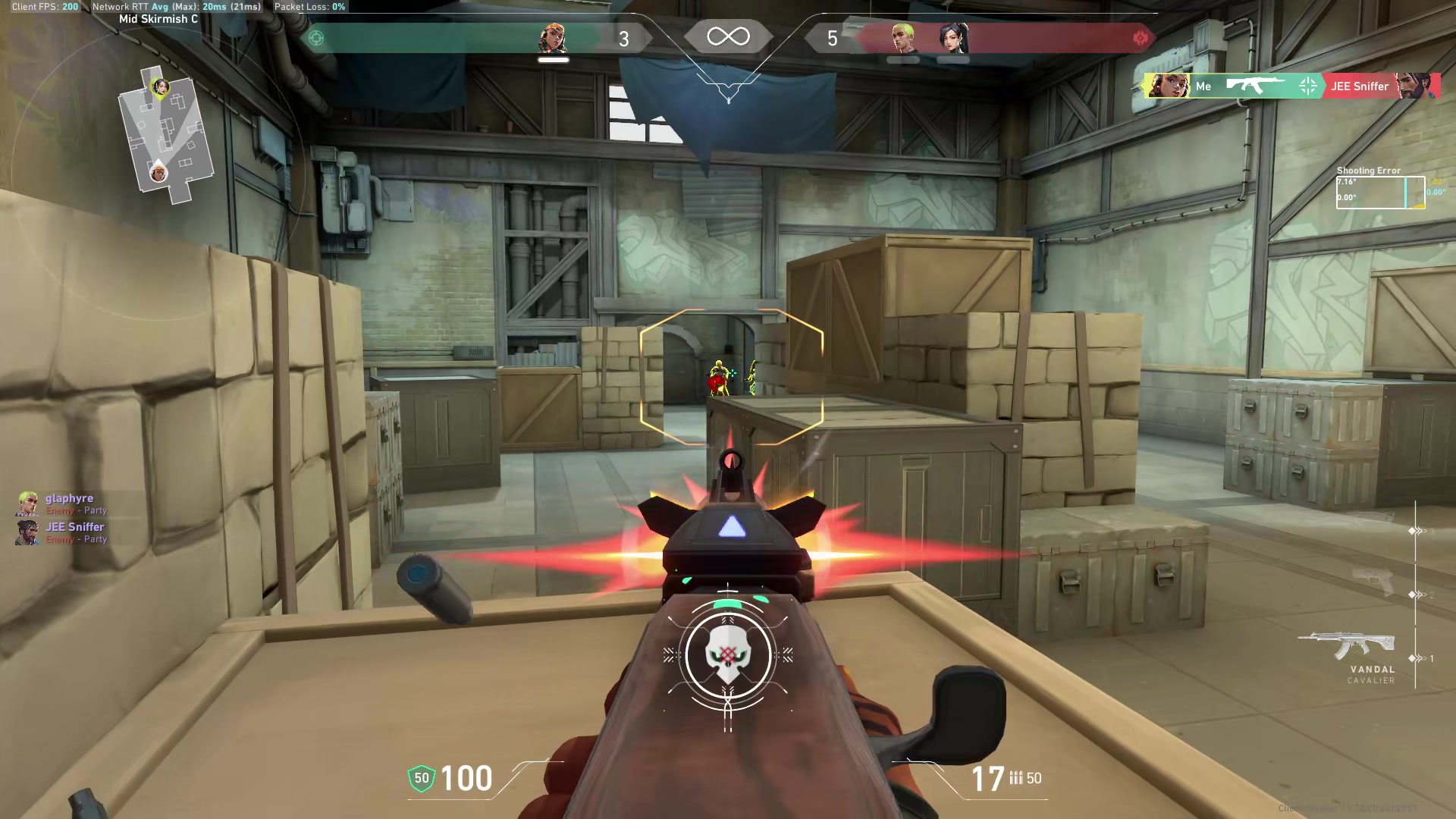Select the dark-haired enemy agent portrait
This screenshot has height=819, width=1456.
[952, 38]
